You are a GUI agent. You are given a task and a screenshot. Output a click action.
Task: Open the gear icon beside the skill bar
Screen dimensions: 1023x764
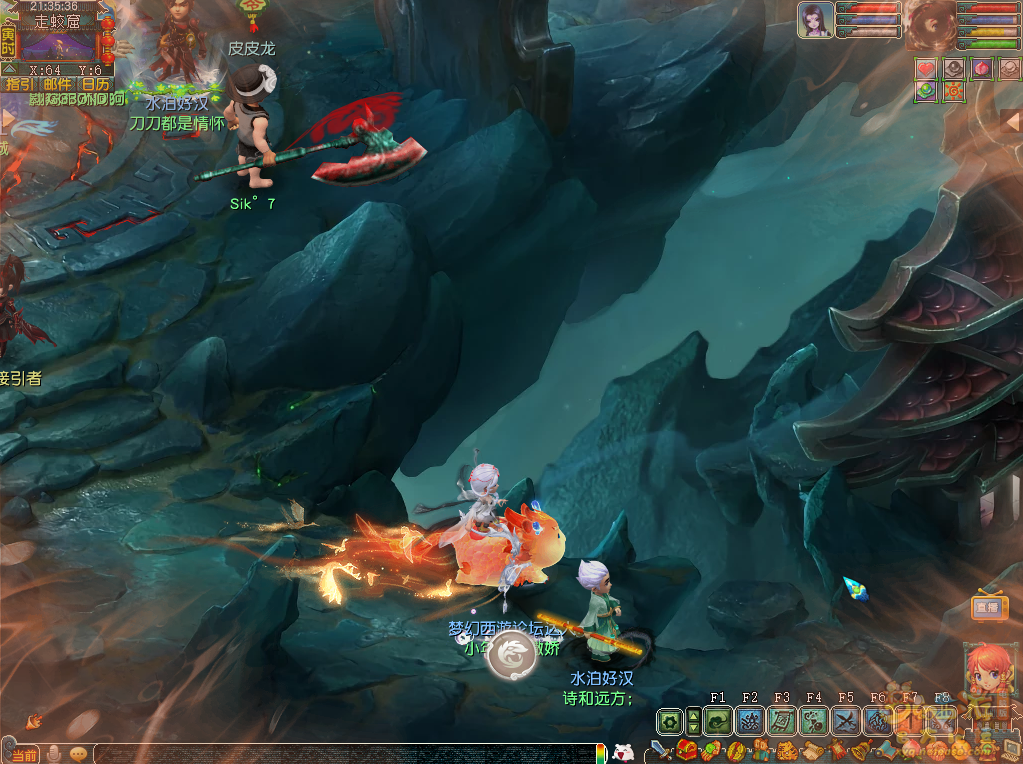pyautogui.click(x=669, y=721)
